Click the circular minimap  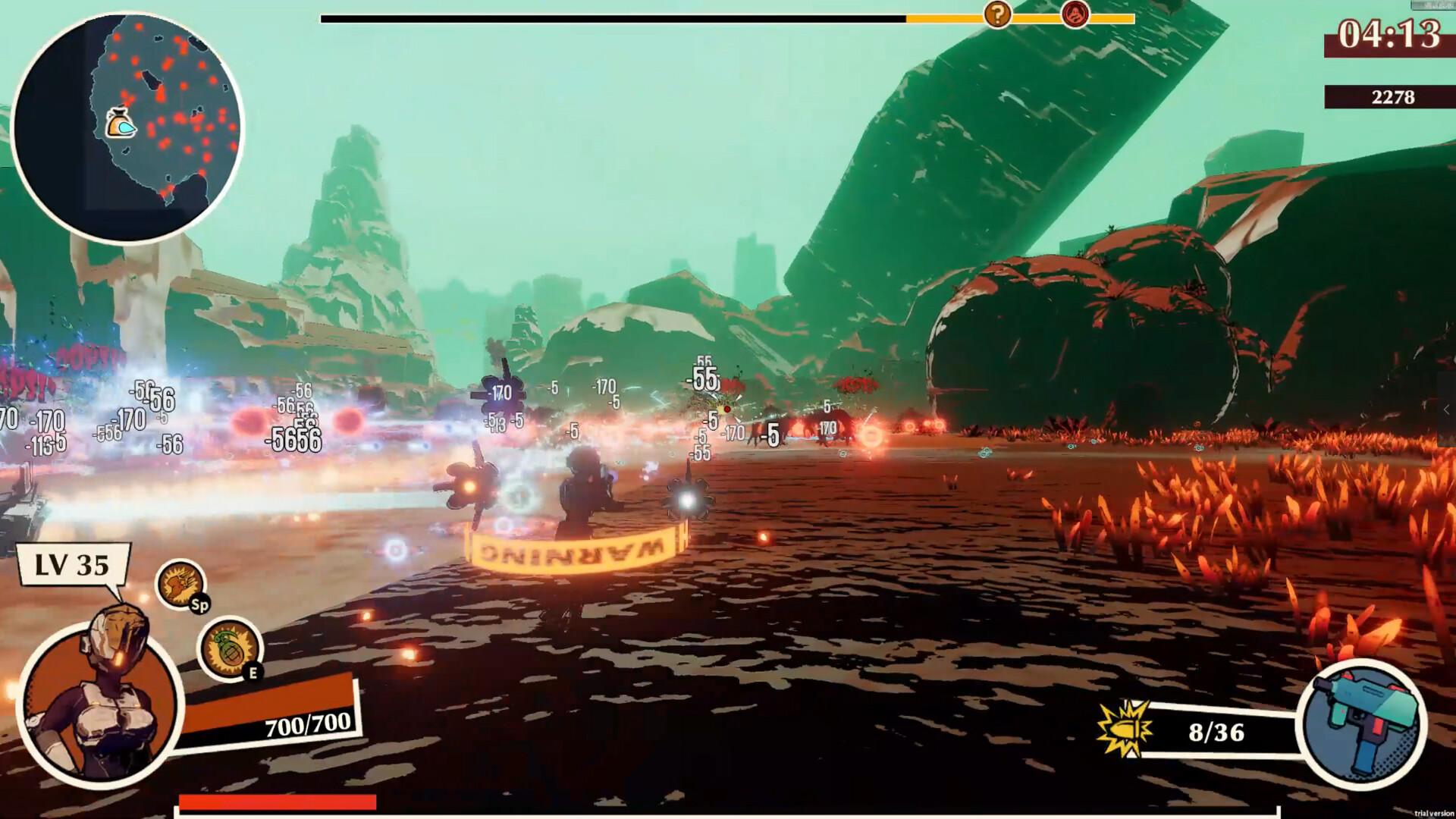pyautogui.click(x=127, y=127)
